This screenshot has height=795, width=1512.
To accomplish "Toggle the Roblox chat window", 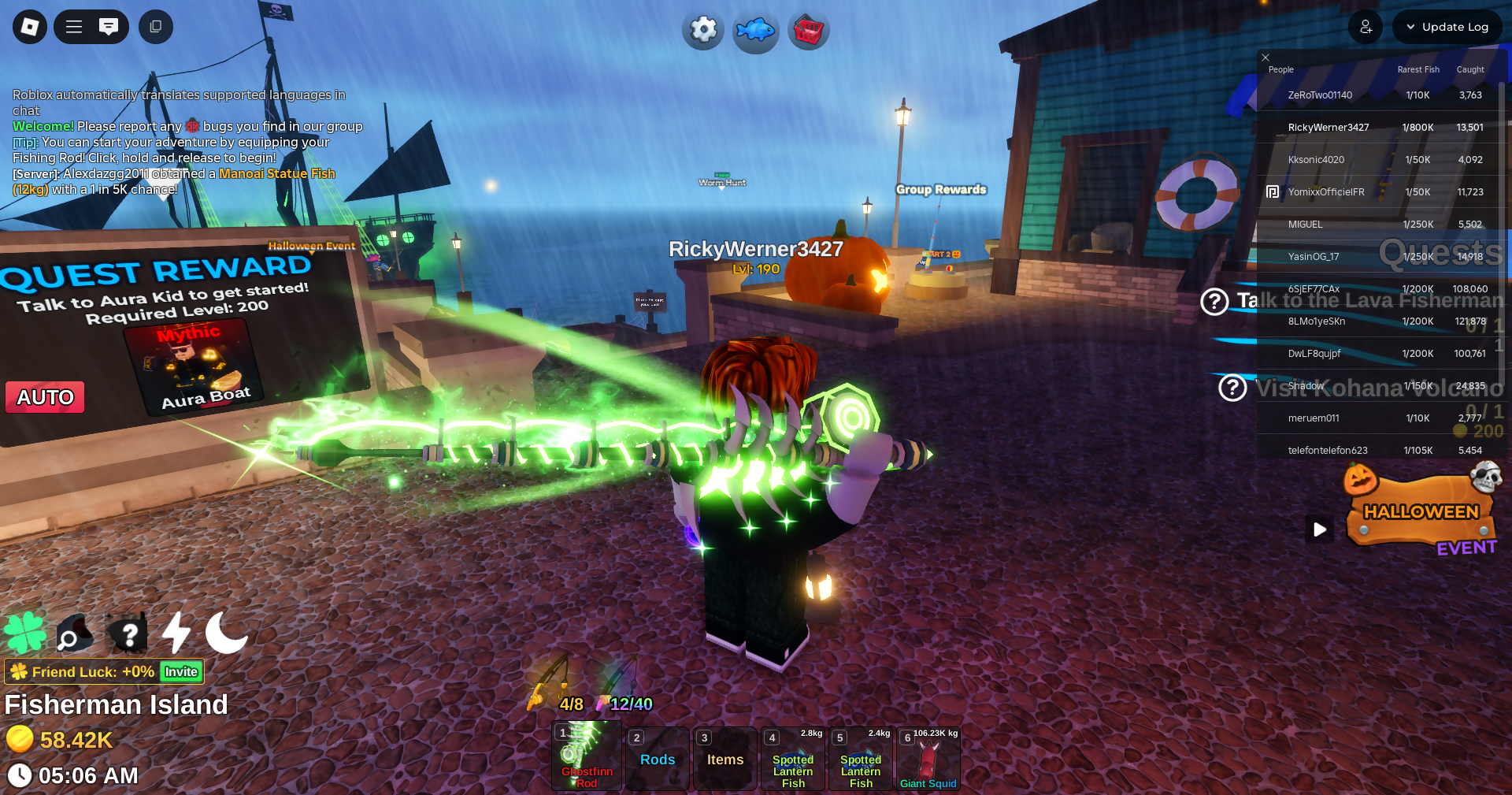I will pos(109,27).
